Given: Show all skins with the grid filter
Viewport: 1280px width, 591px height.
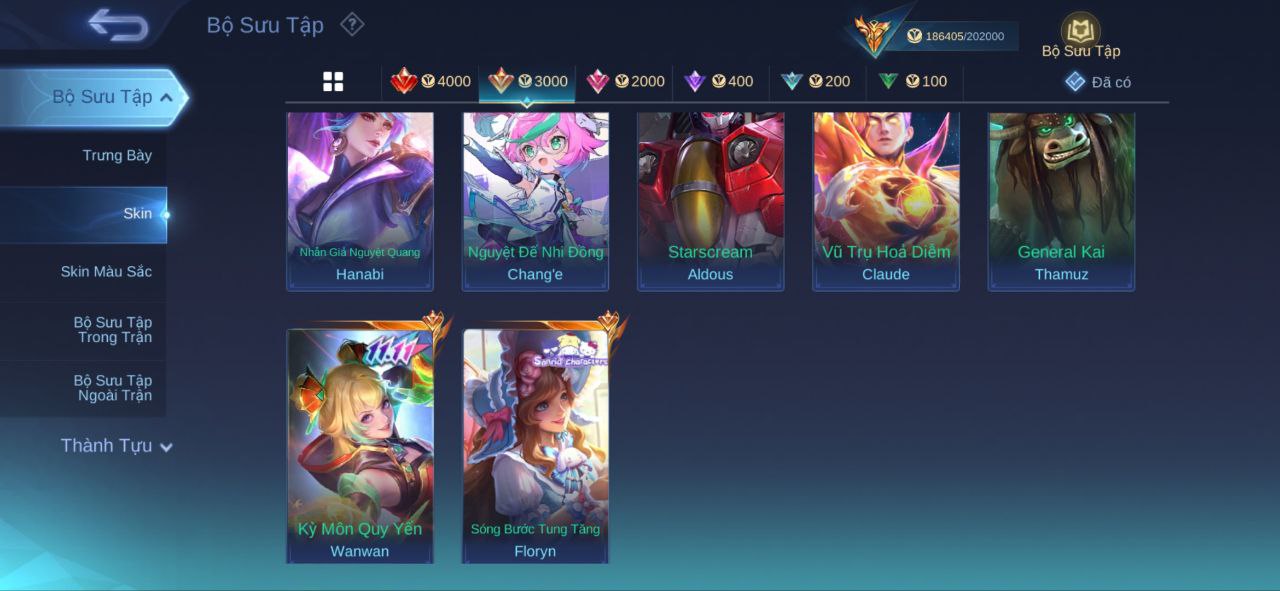Looking at the screenshot, I should tap(333, 82).
